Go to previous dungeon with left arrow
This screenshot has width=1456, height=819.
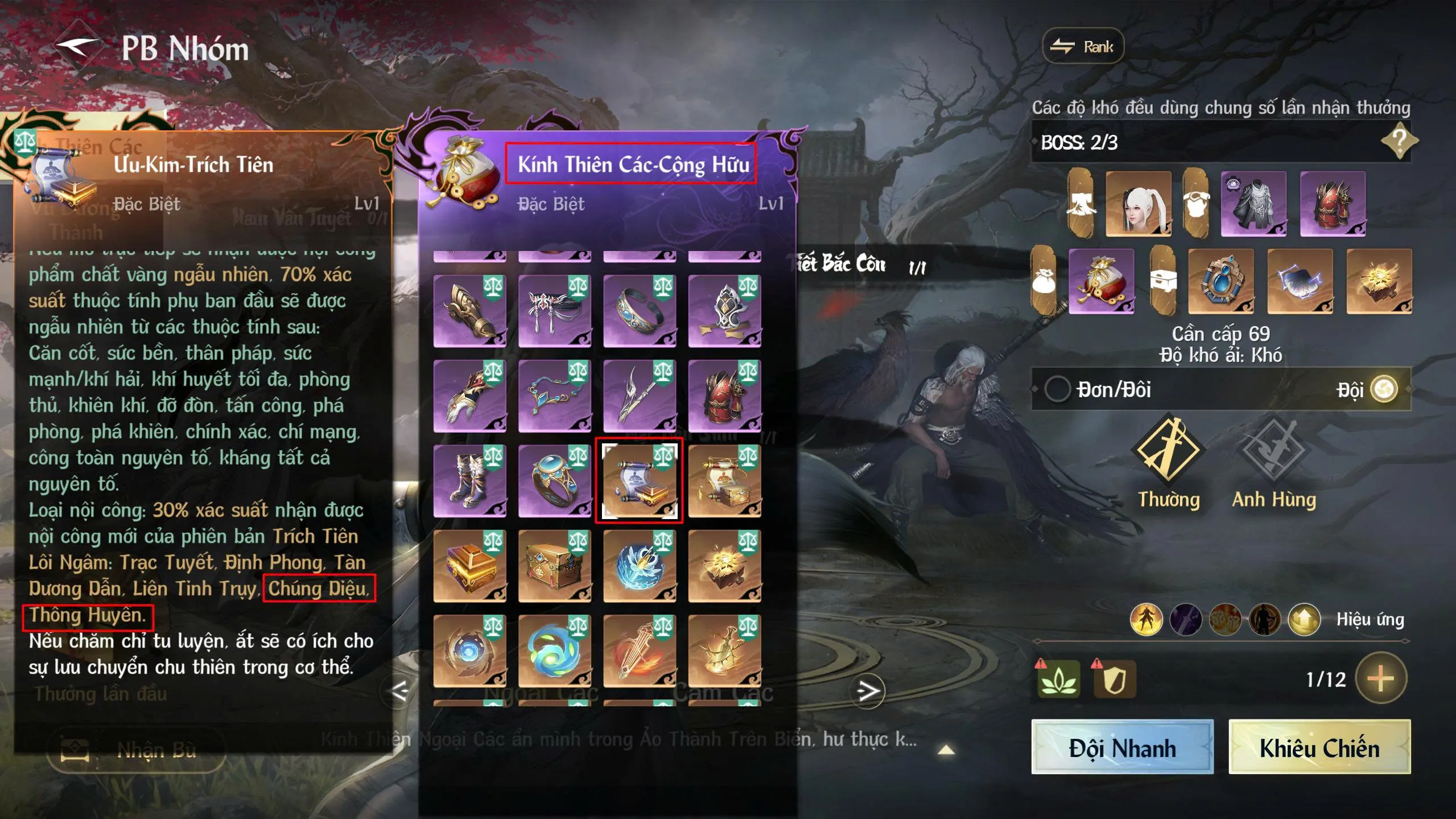coord(399,691)
